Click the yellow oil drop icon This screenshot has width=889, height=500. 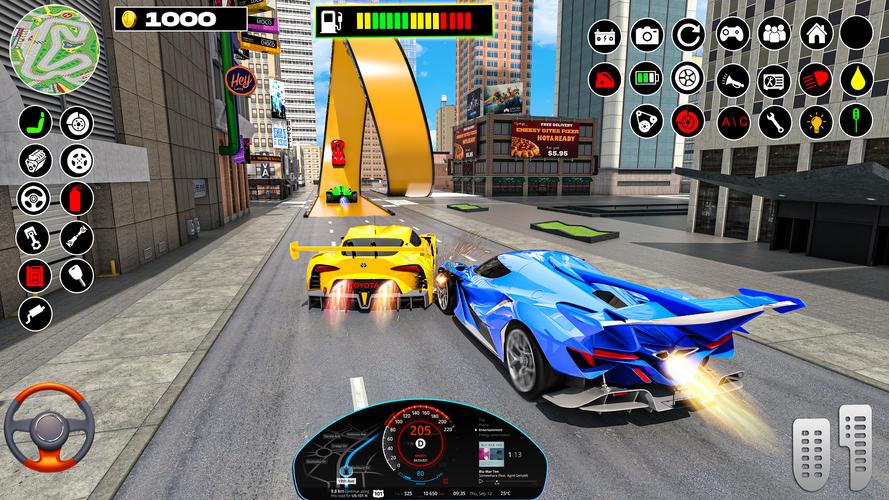click(856, 79)
